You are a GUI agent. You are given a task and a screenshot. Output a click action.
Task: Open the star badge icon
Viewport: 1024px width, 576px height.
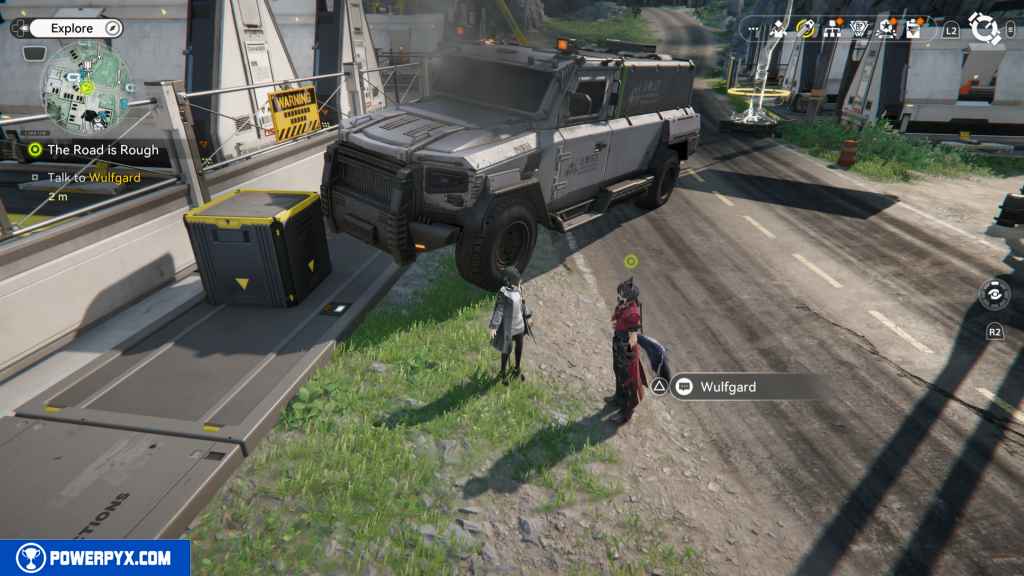pos(887,28)
